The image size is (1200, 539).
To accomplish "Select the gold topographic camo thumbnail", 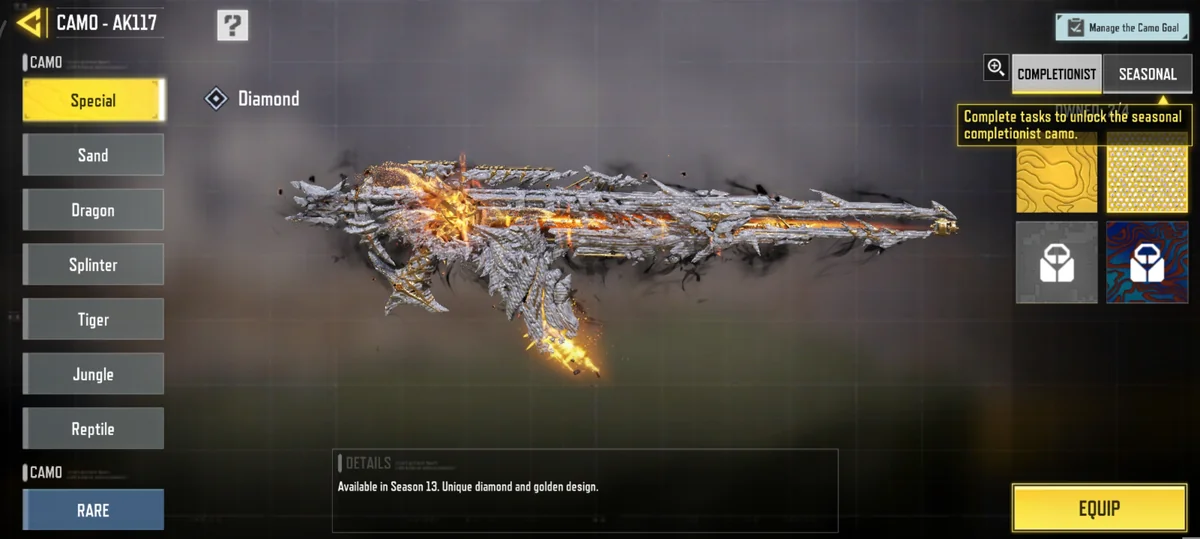I will pos(1057,180).
